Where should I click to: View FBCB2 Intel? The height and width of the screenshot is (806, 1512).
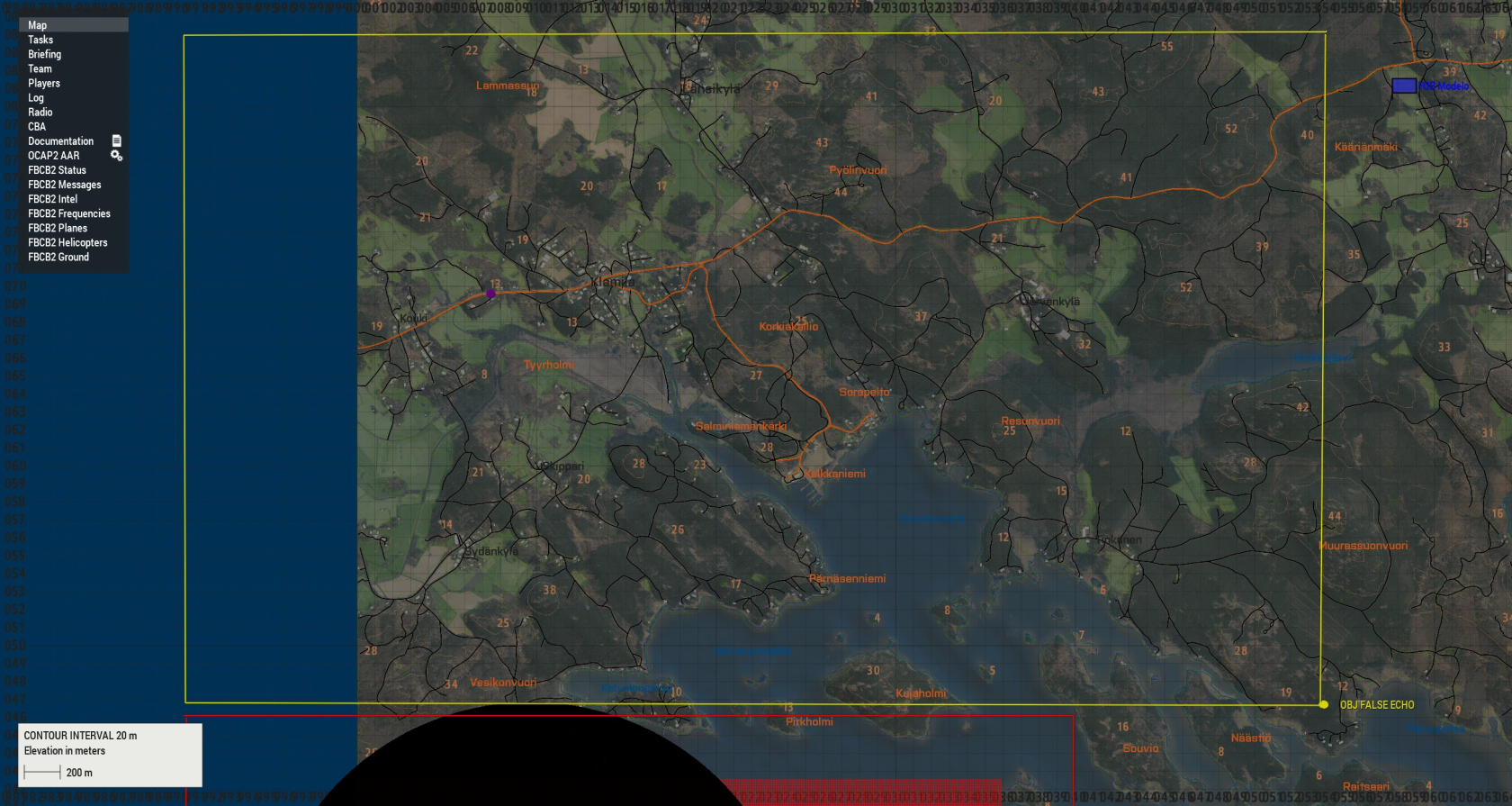(52, 198)
